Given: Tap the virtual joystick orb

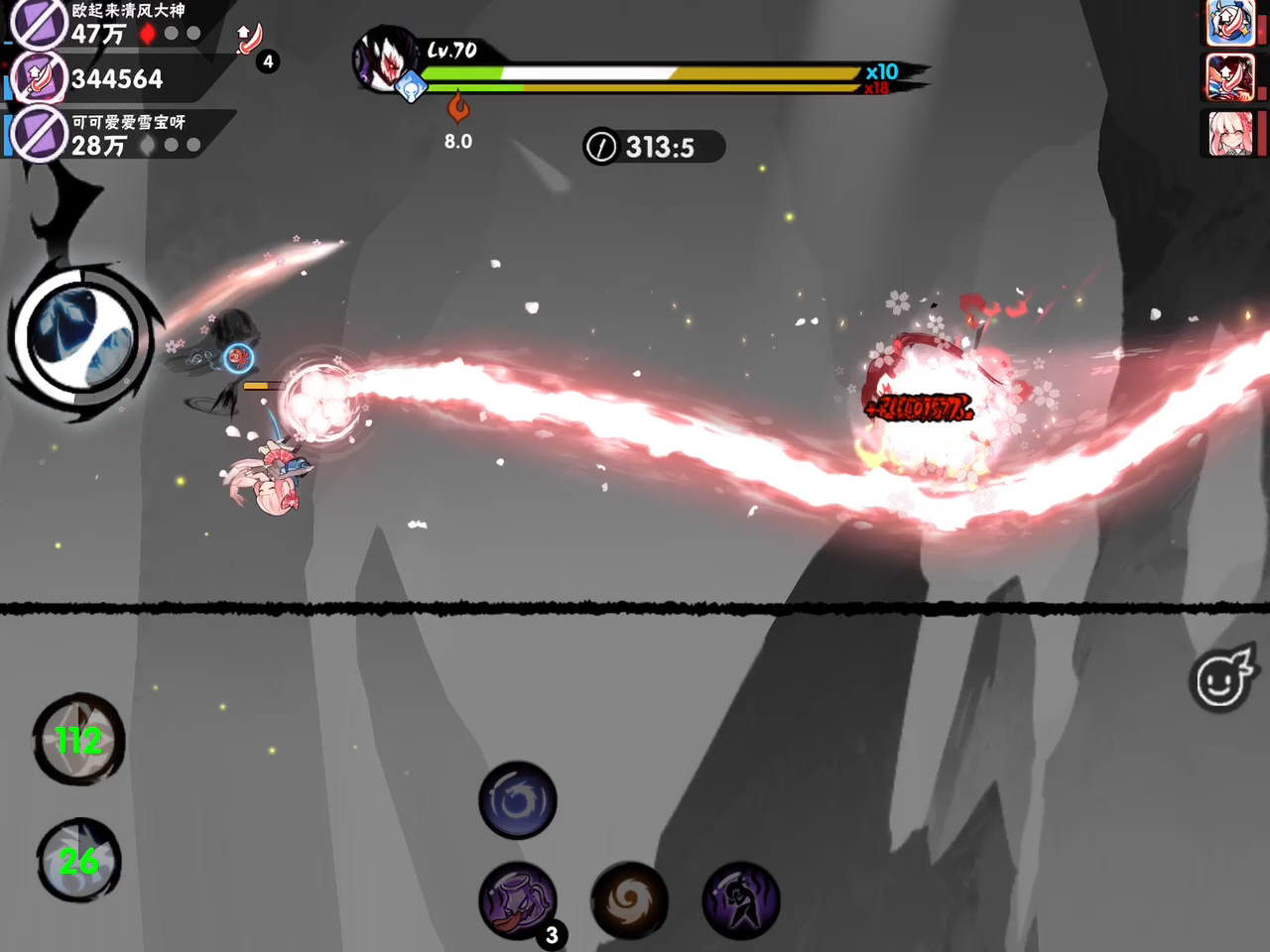Looking at the screenshot, I should point(79,339).
